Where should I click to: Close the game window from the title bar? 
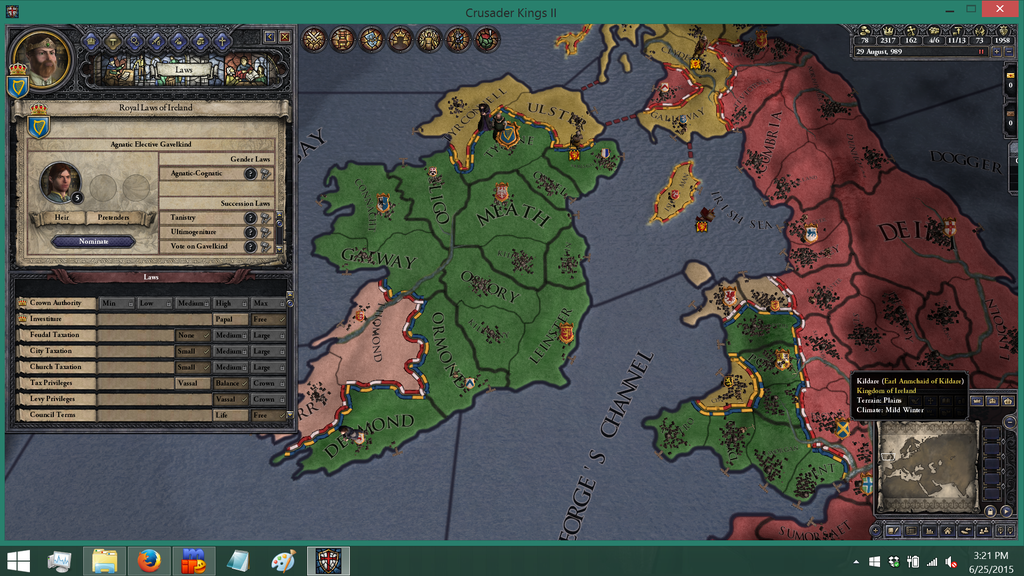pyautogui.click(x=1000, y=9)
